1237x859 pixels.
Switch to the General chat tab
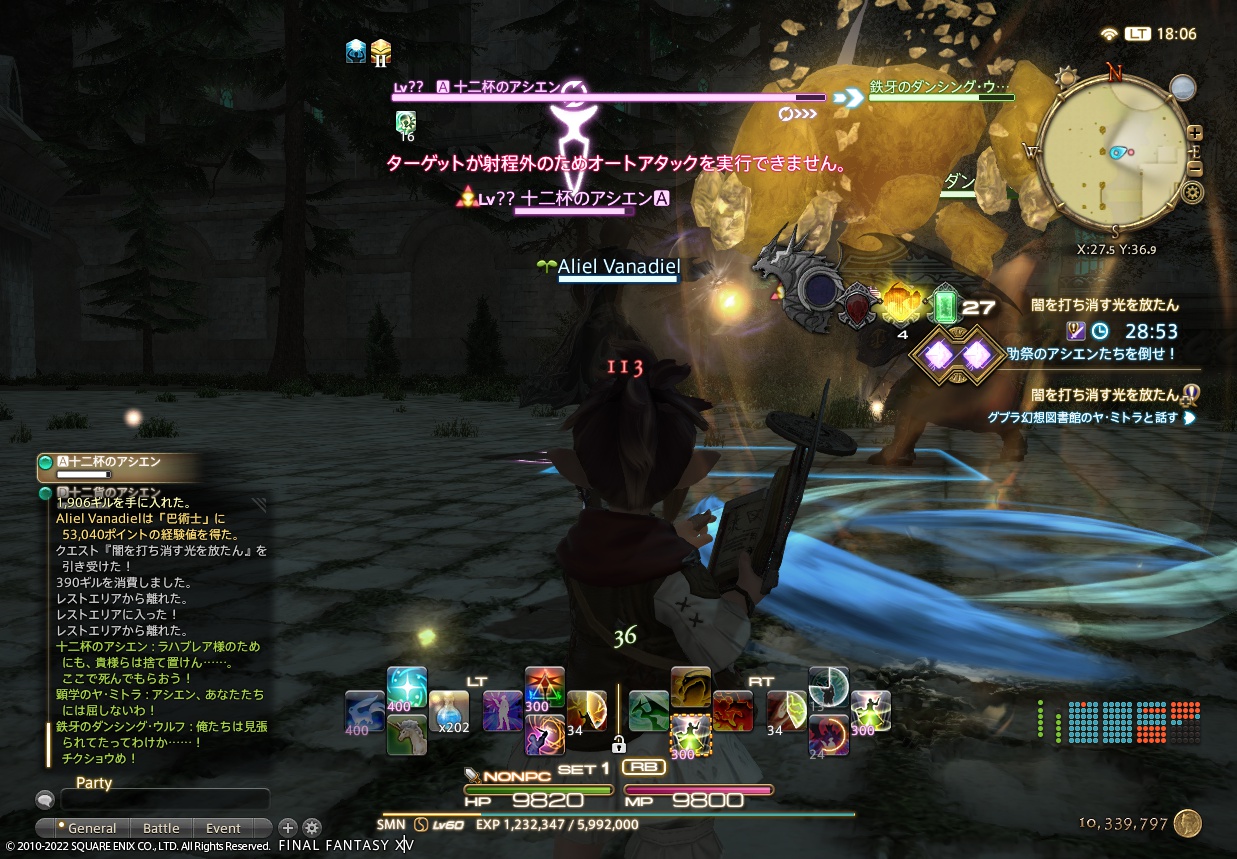(88, 828)
